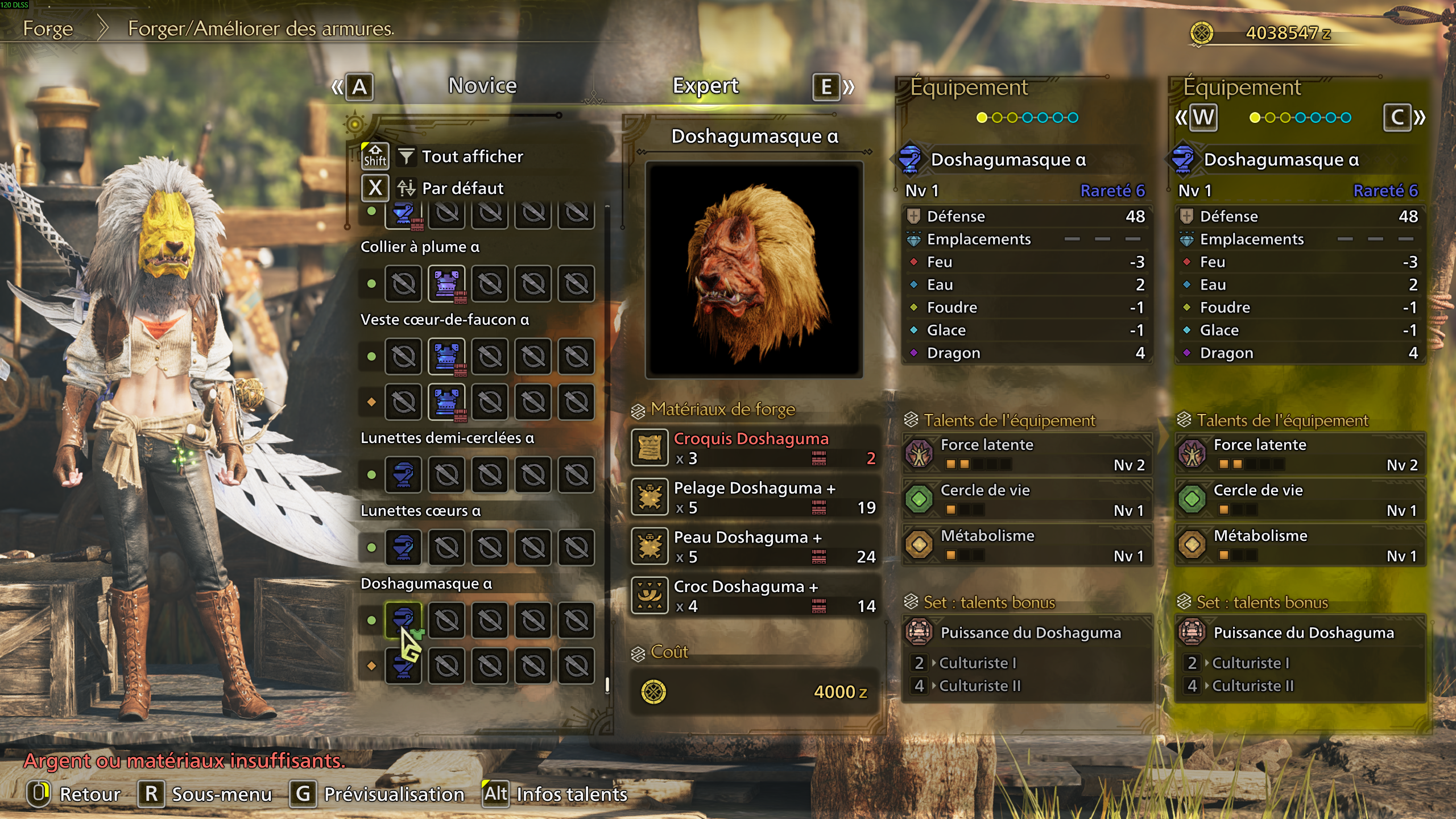Open Prévisualisation to preview the armor
The height and width of the screenshot is (819, 1456).
(x=394, y=793)
